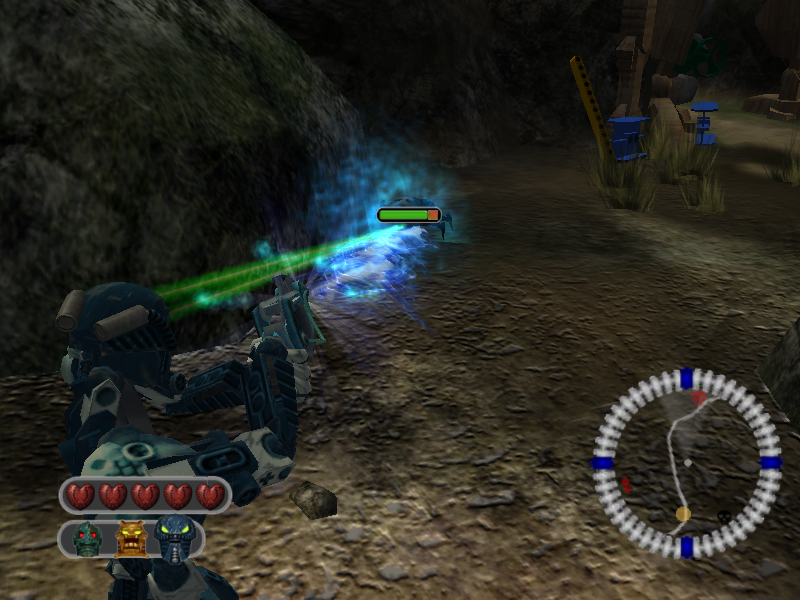
Task: Select the green mask with red eyes
Action: tap(88, 540)
